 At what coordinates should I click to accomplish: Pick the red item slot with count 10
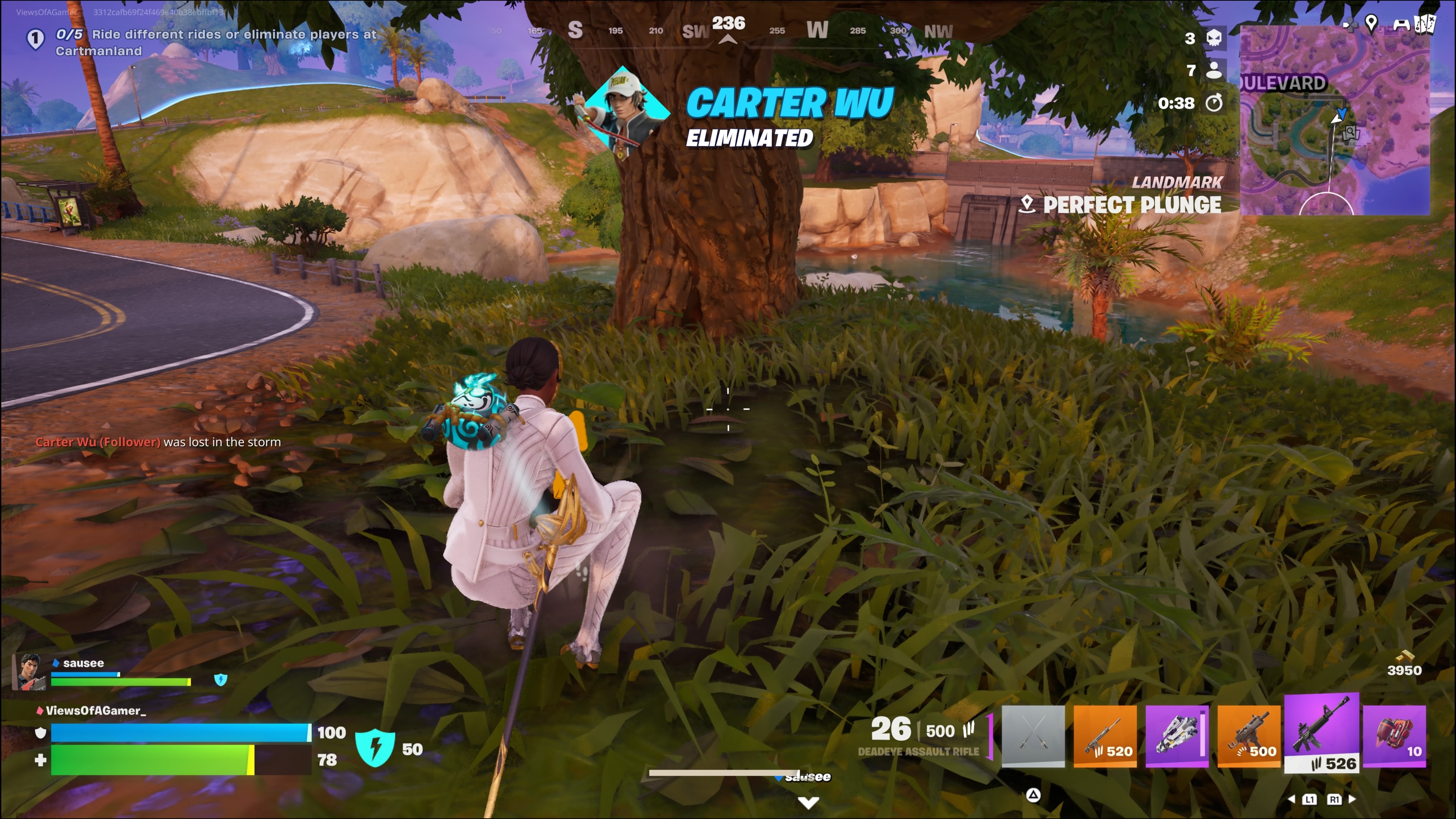(x=1394, y=735)
